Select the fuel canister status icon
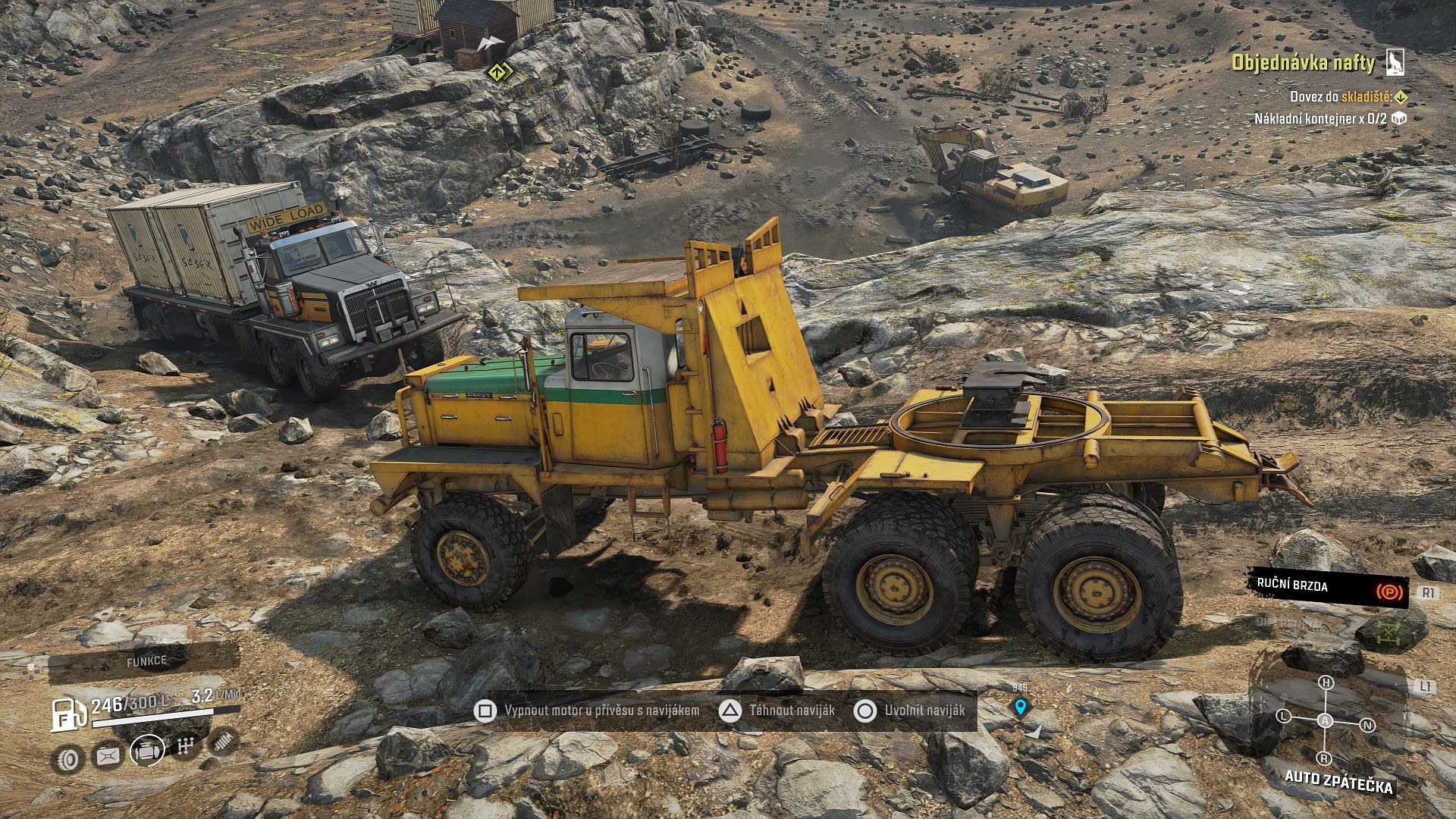The image size is (1456, 819). pyautogui.click(x=108, y=755)
